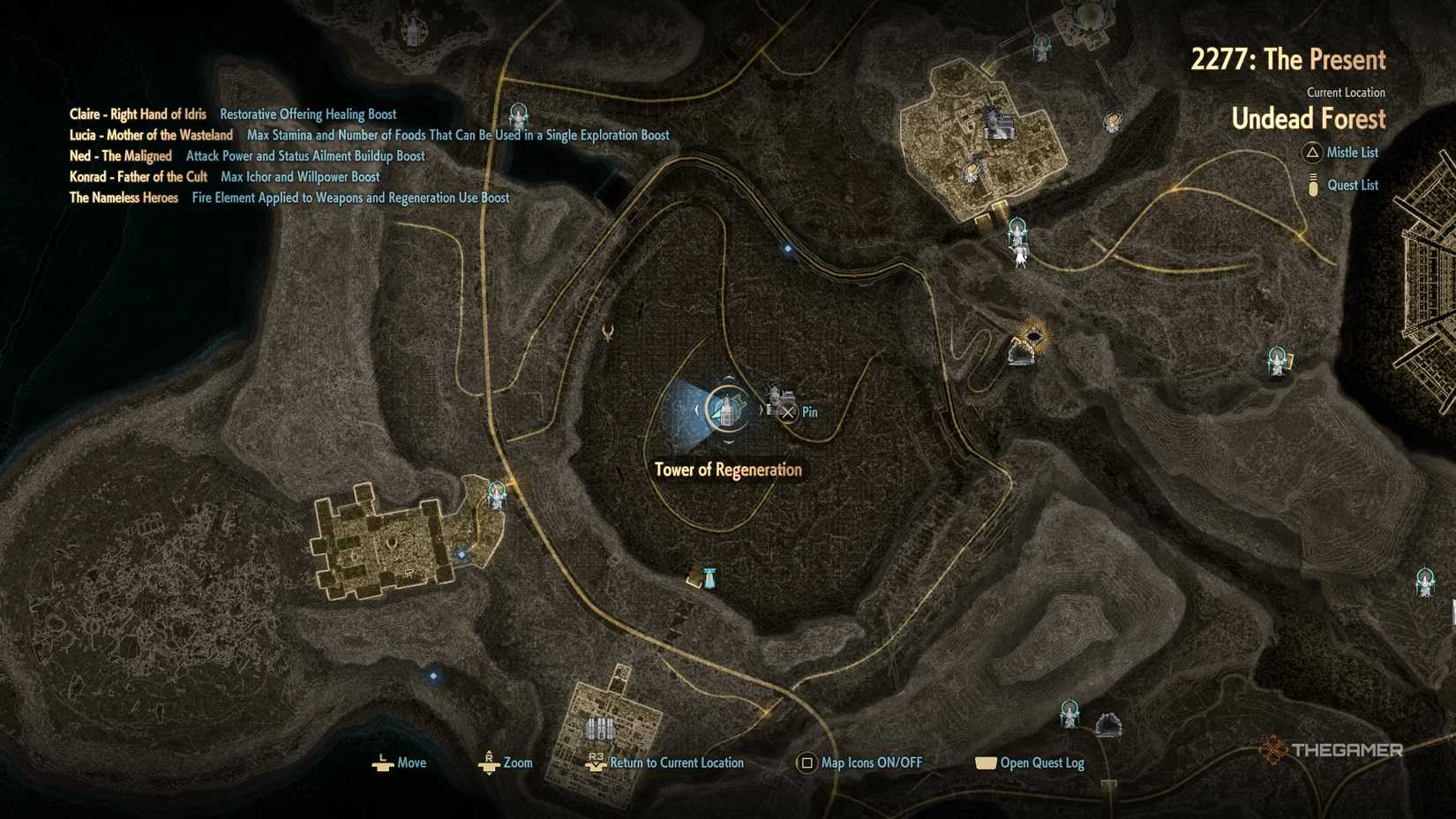Remove the marker using the X Pin button
The width and height of the screenshot is (1456, 819).
click(789, 411)
